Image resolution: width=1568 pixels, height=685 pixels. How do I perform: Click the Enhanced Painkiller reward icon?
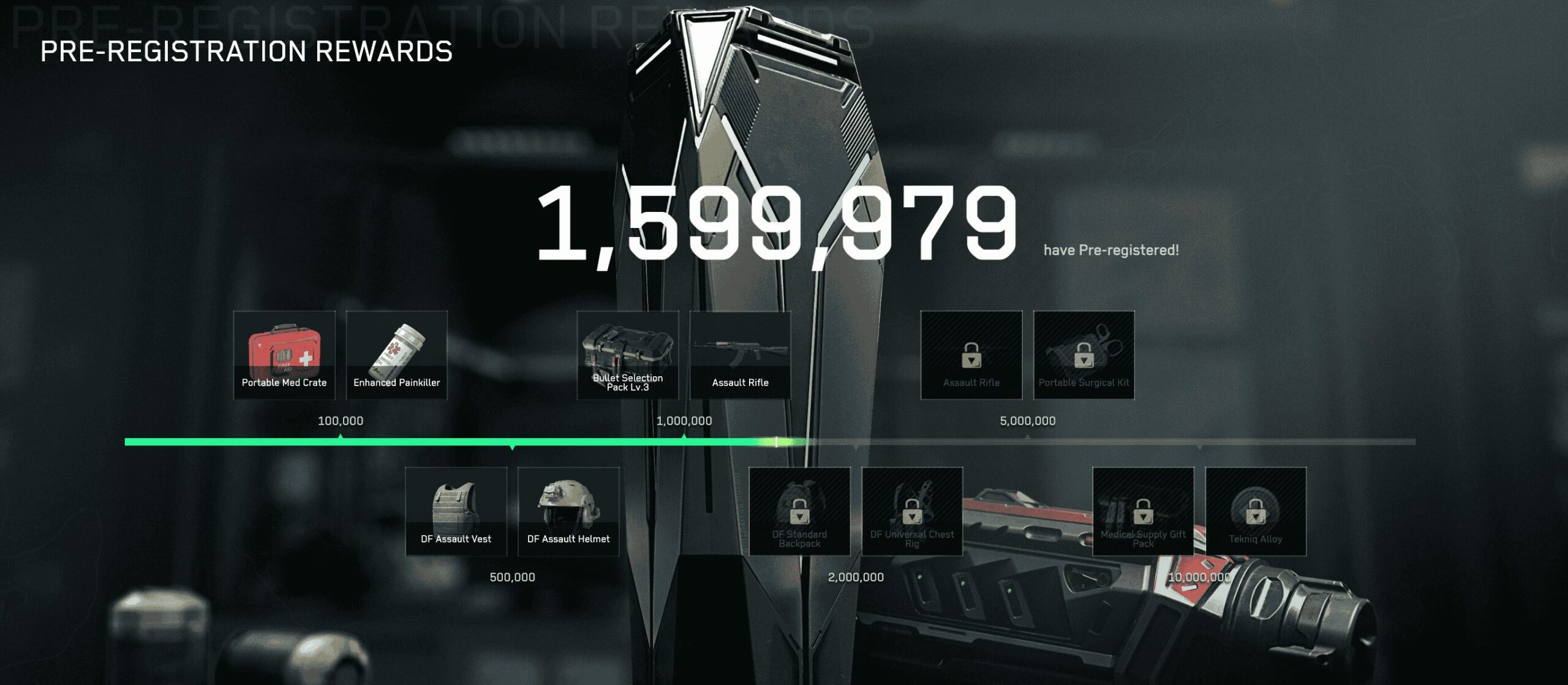[x=397, y=355]
